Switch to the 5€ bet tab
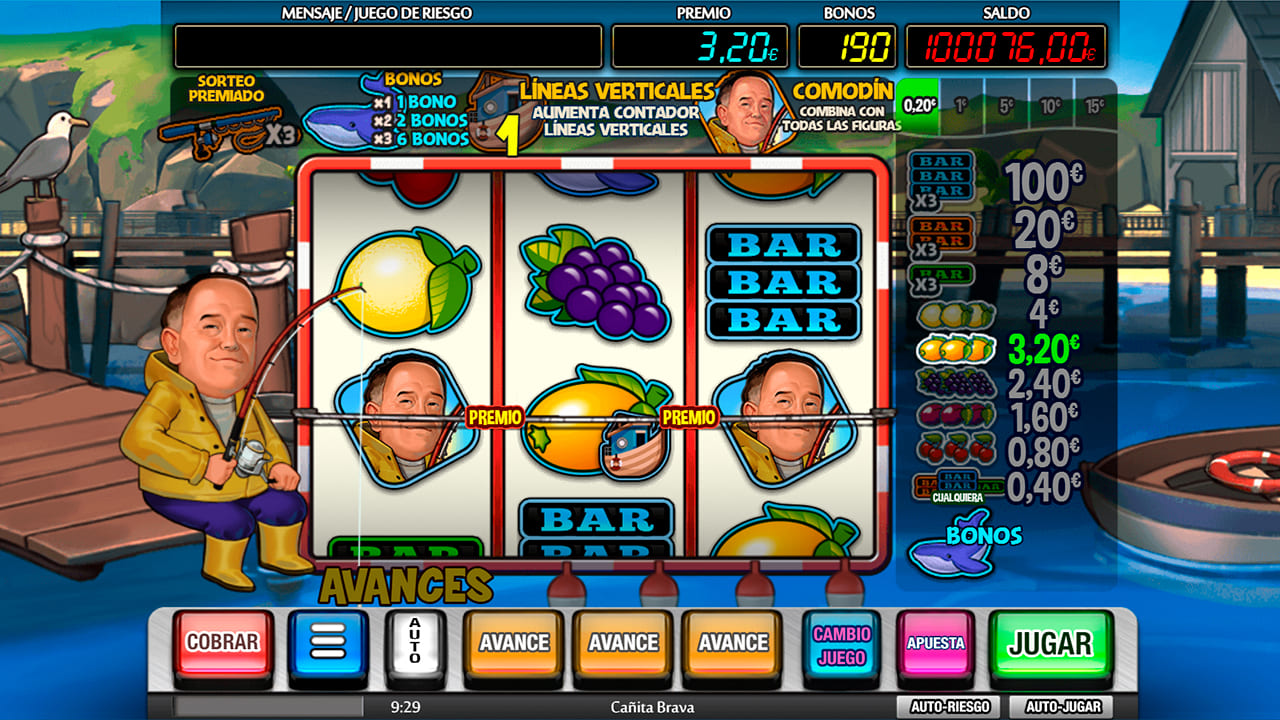1280x720 pixels. (1005, 105)
